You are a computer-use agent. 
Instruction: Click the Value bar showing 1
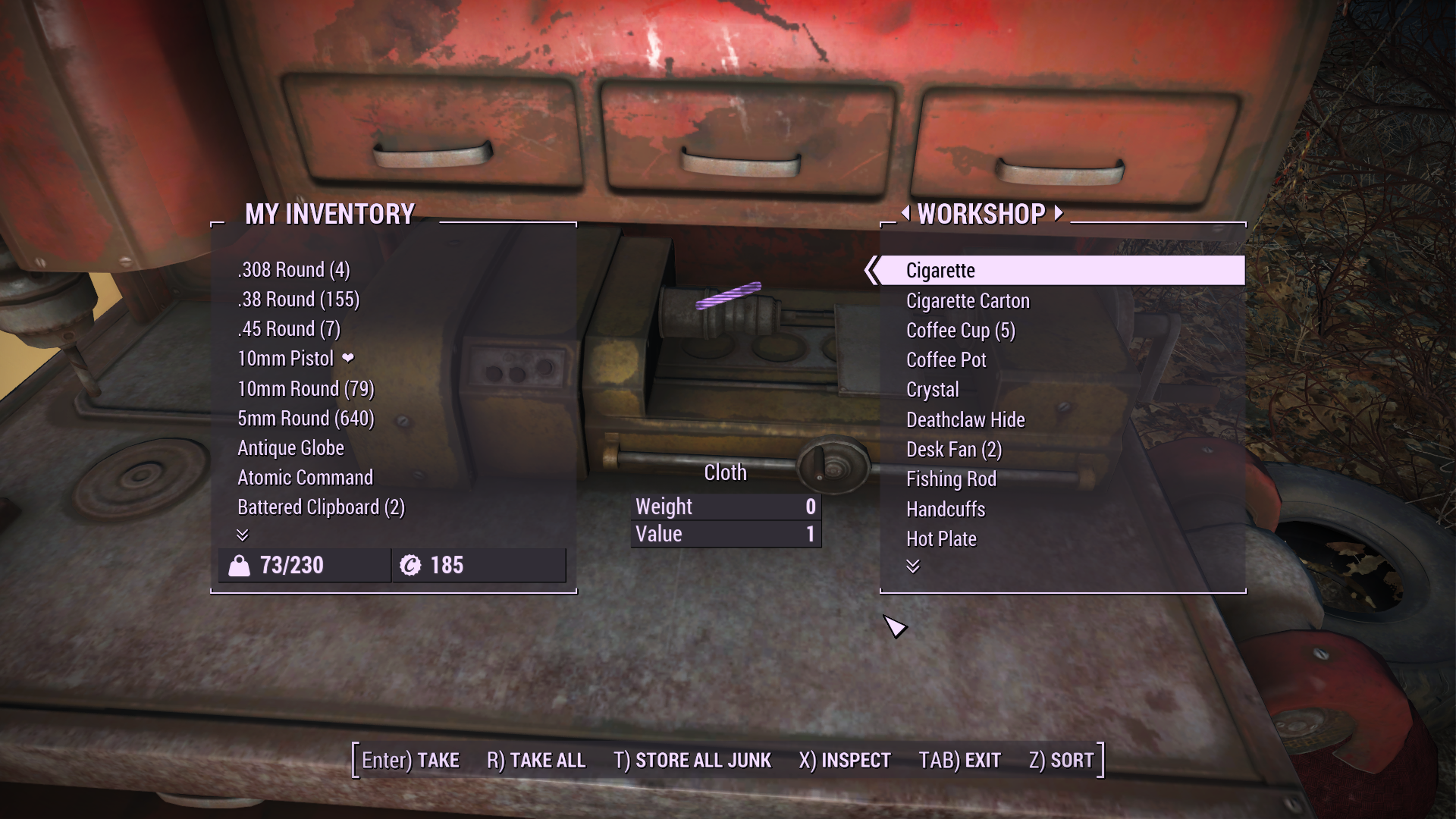(726, 533)
